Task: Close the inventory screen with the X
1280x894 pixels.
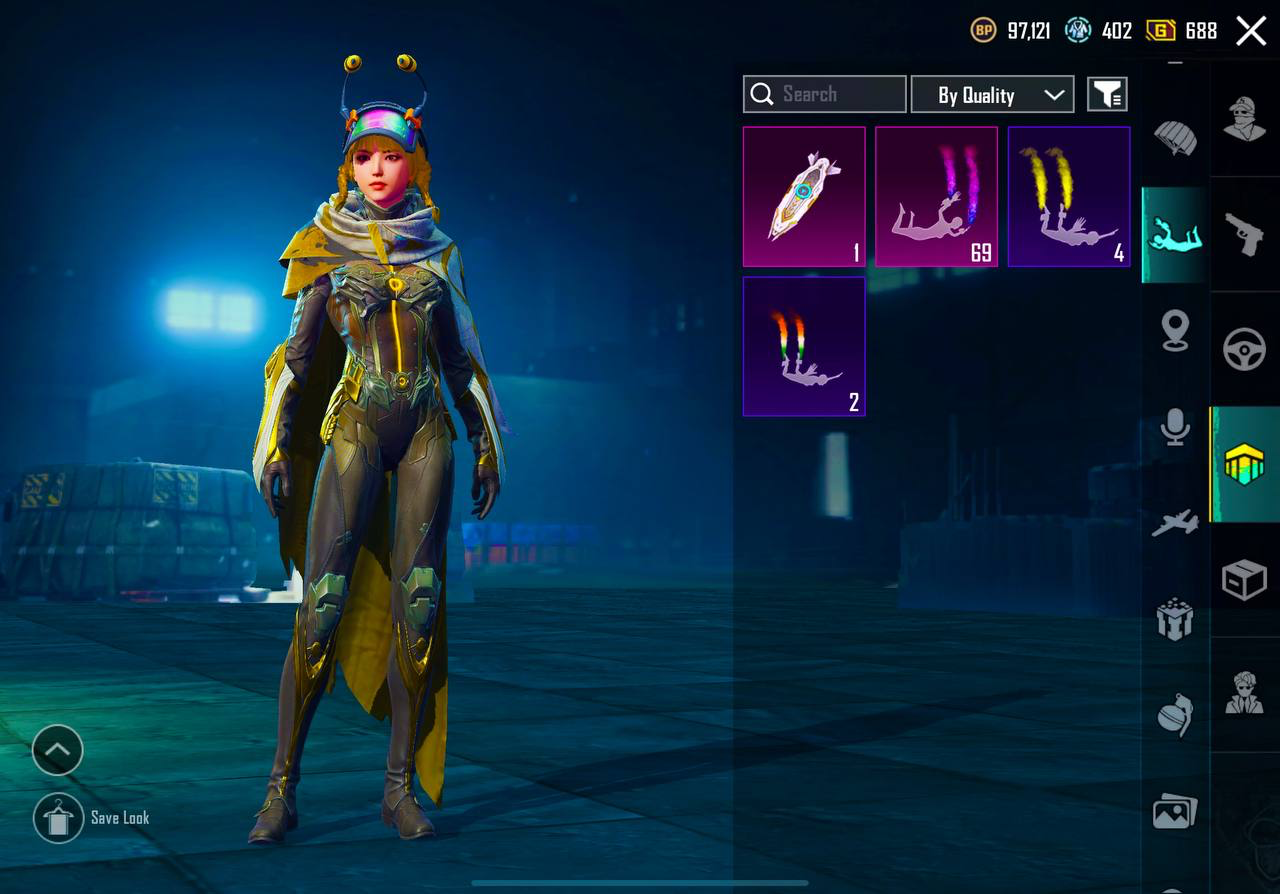Action: pyautogui.click(x=1251, y=31)
